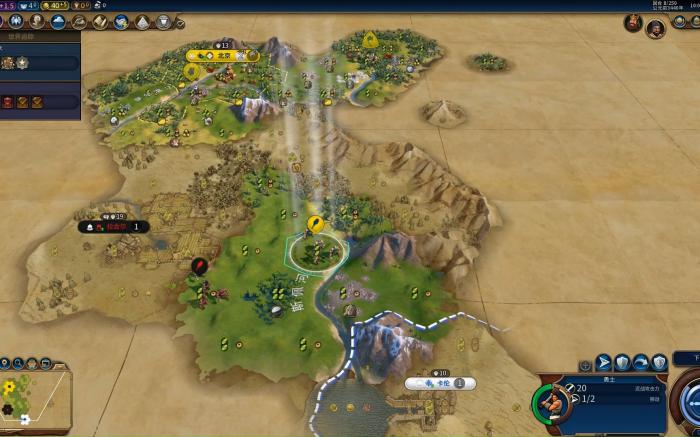
Task: Click the red unit flag near the city
Action: pos(199,266)
